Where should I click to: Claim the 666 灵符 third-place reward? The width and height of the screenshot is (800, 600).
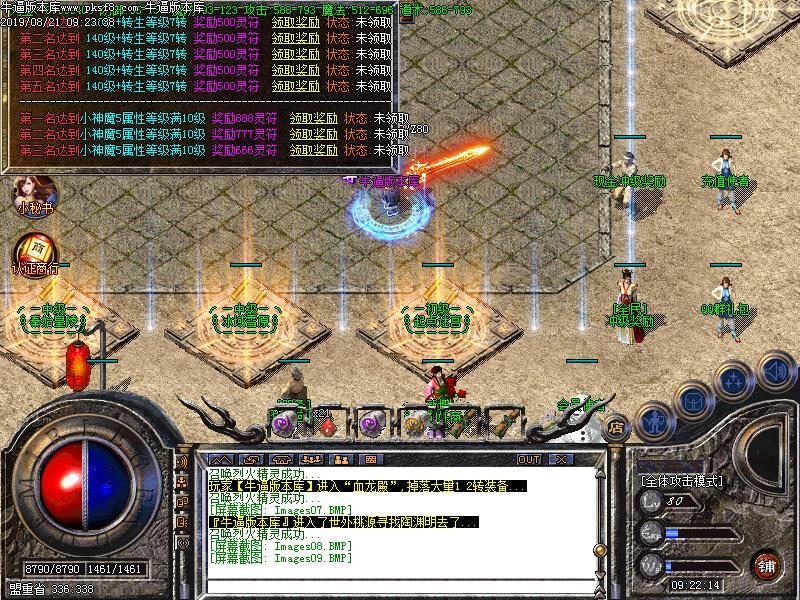coord(312,150)
